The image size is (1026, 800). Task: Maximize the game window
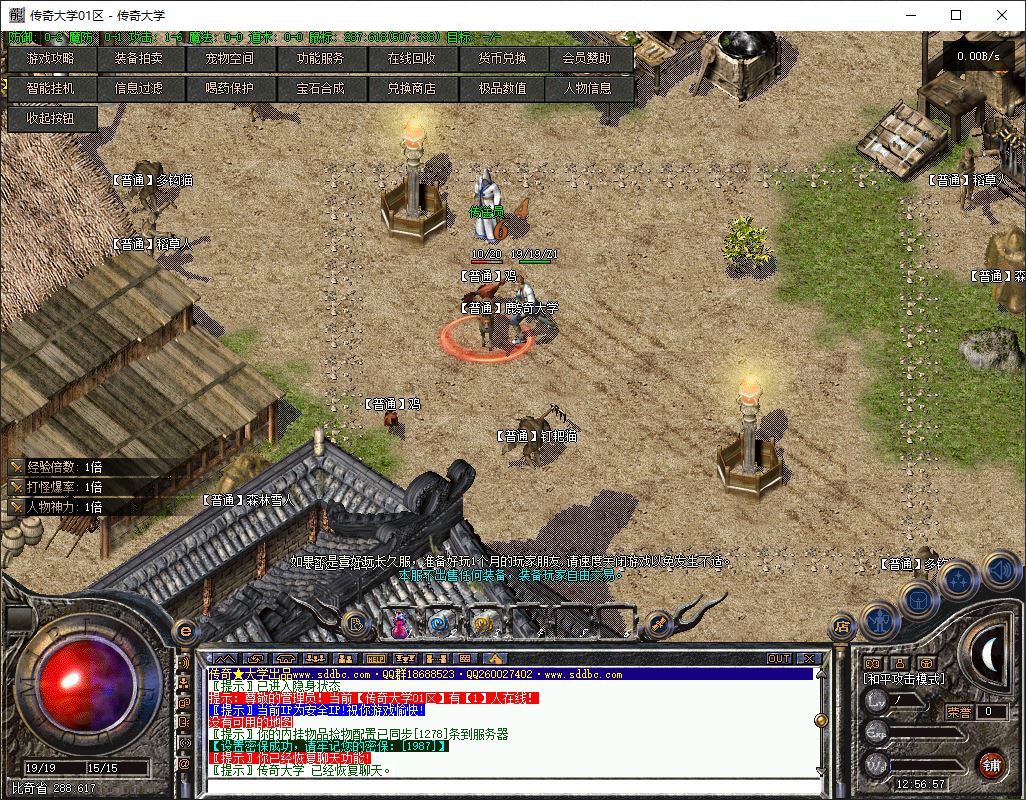click(956, 15)
